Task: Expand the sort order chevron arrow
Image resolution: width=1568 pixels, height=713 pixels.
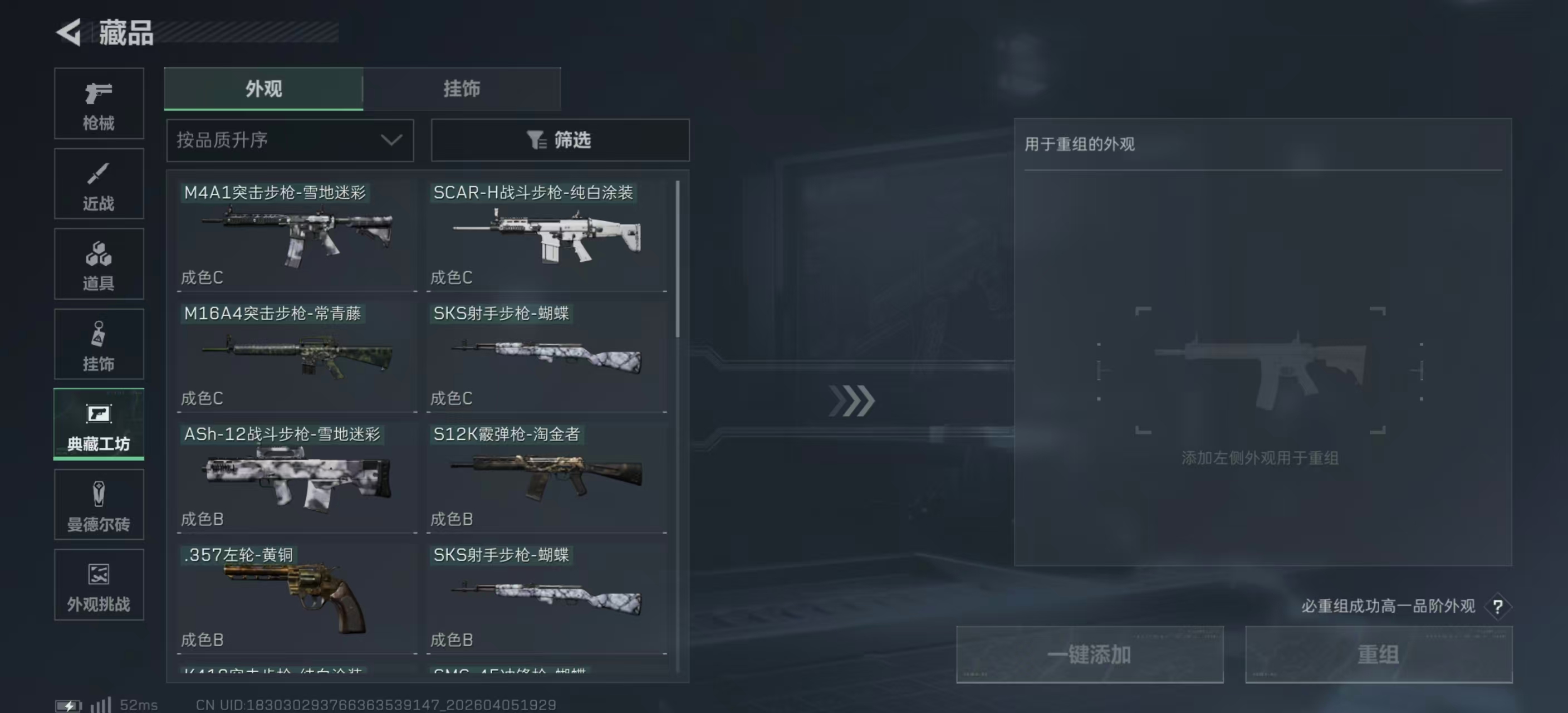Action: (x=391, y=140)
